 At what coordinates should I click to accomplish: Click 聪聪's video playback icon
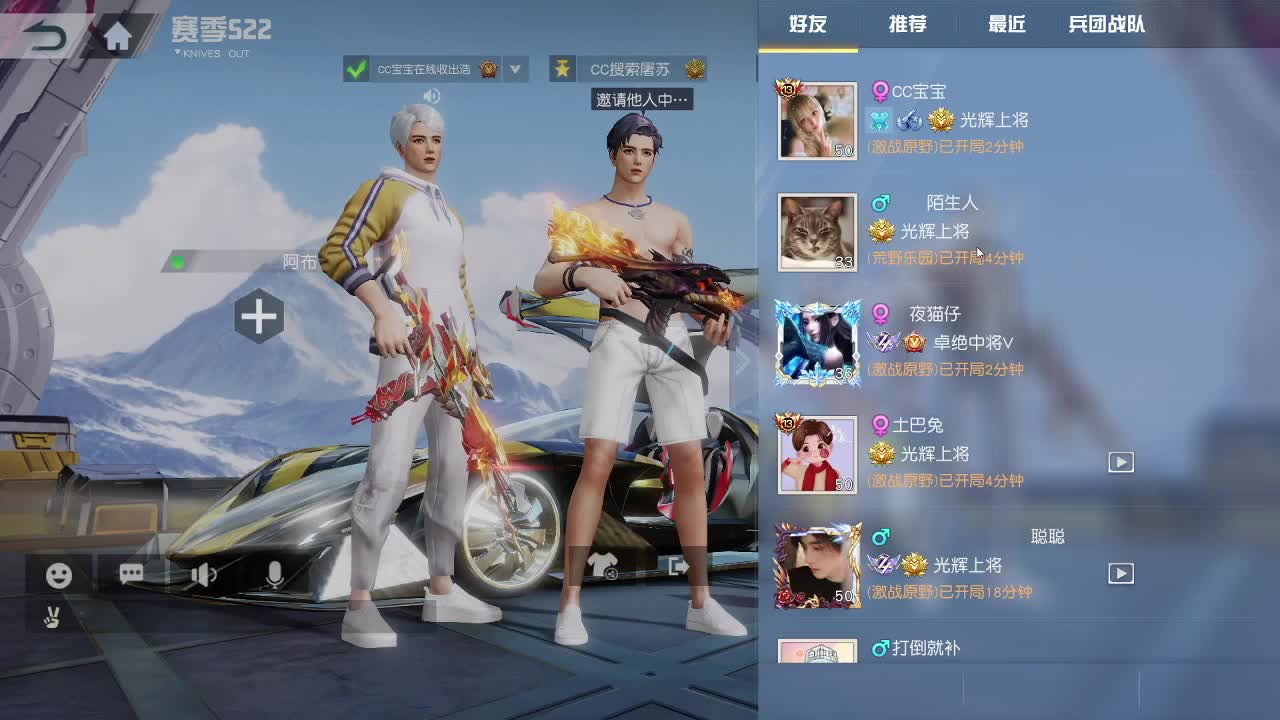pyautogui.click(x=1120, y=574)
